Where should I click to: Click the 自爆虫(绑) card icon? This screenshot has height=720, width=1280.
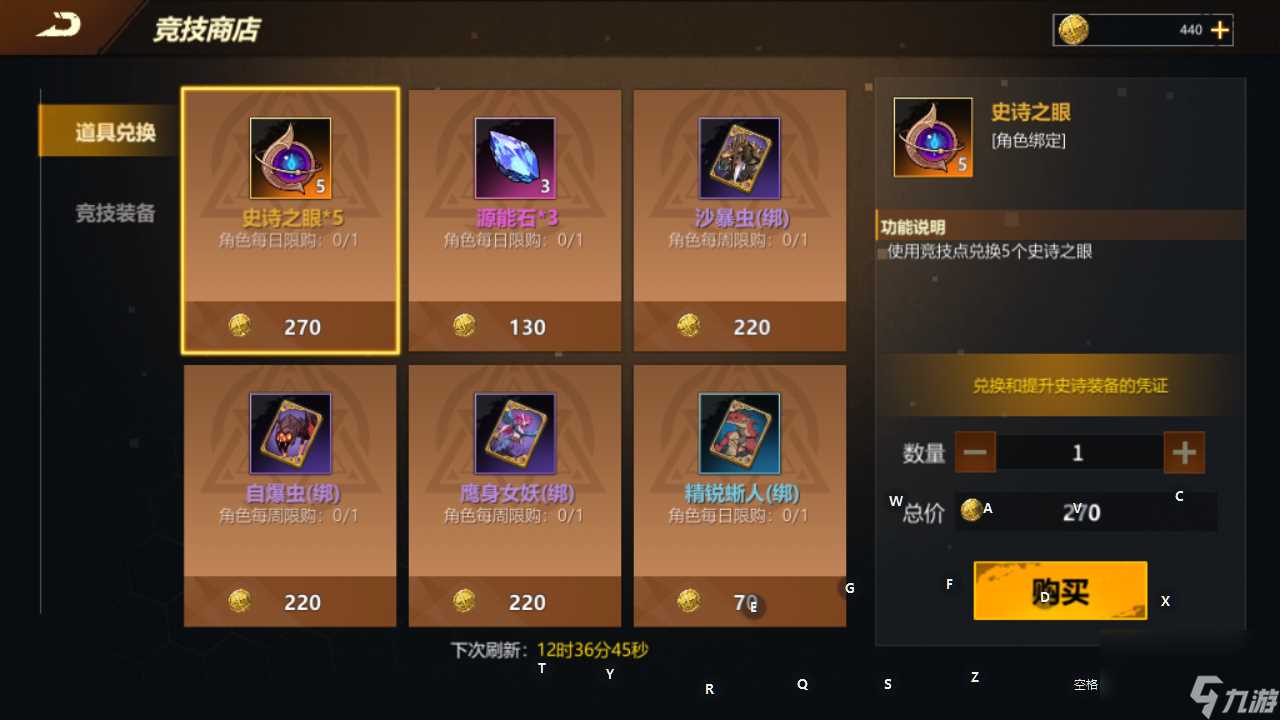pyautogui.click(x=289, y=432)
